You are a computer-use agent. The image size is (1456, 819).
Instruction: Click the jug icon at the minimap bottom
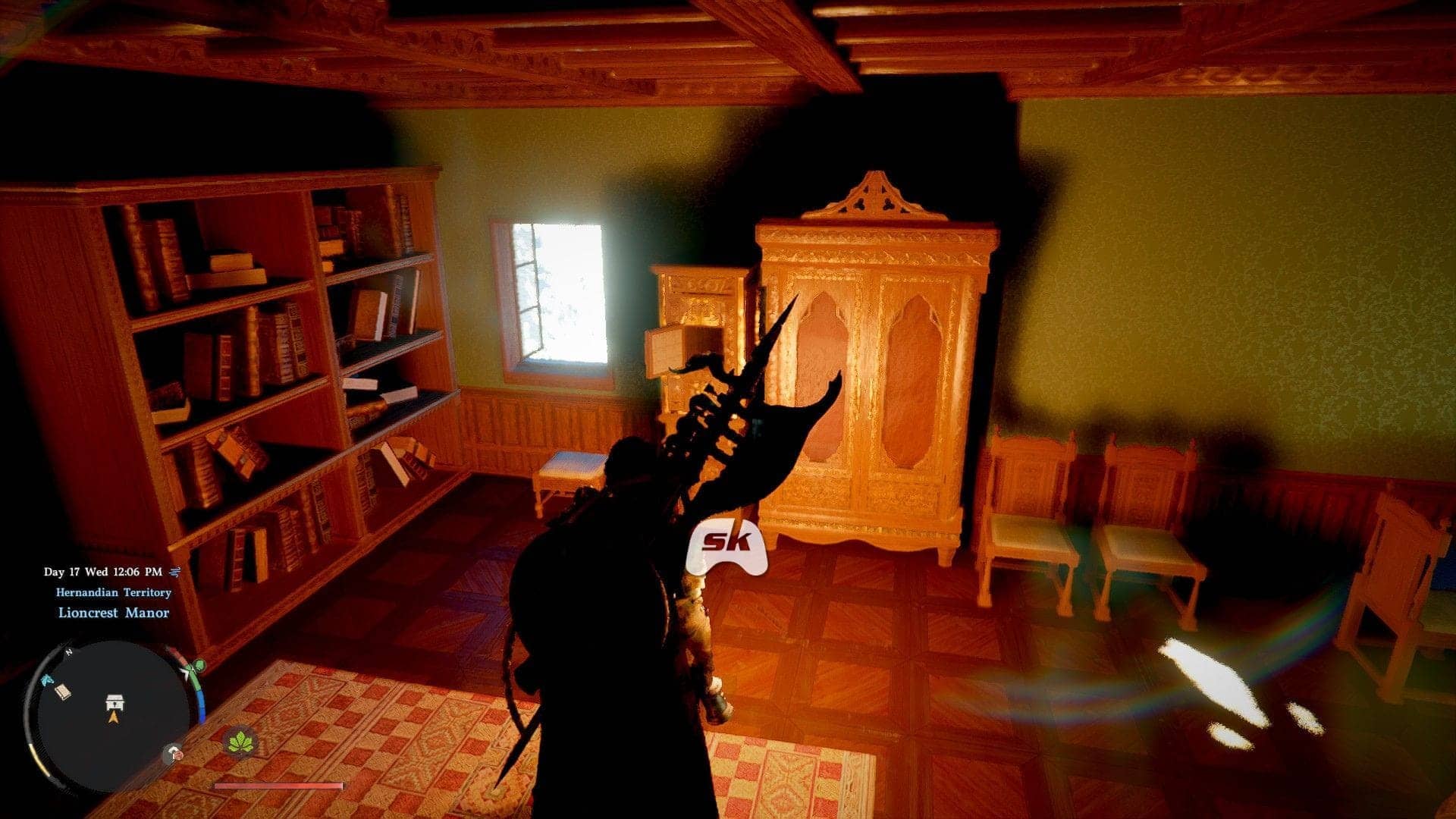tap(175, 753)
